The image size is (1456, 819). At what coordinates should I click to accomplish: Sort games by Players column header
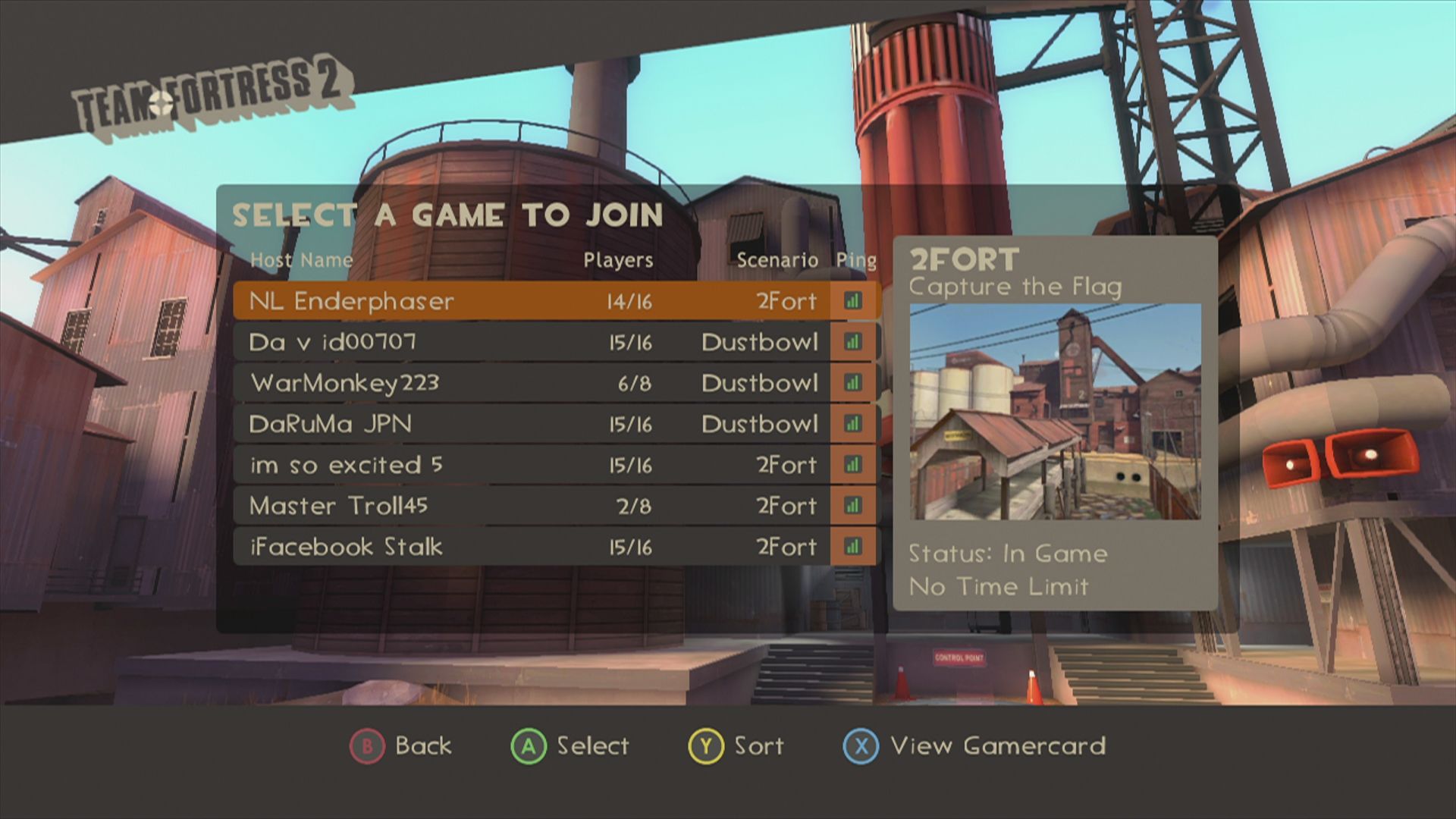(x=618, y=260)
